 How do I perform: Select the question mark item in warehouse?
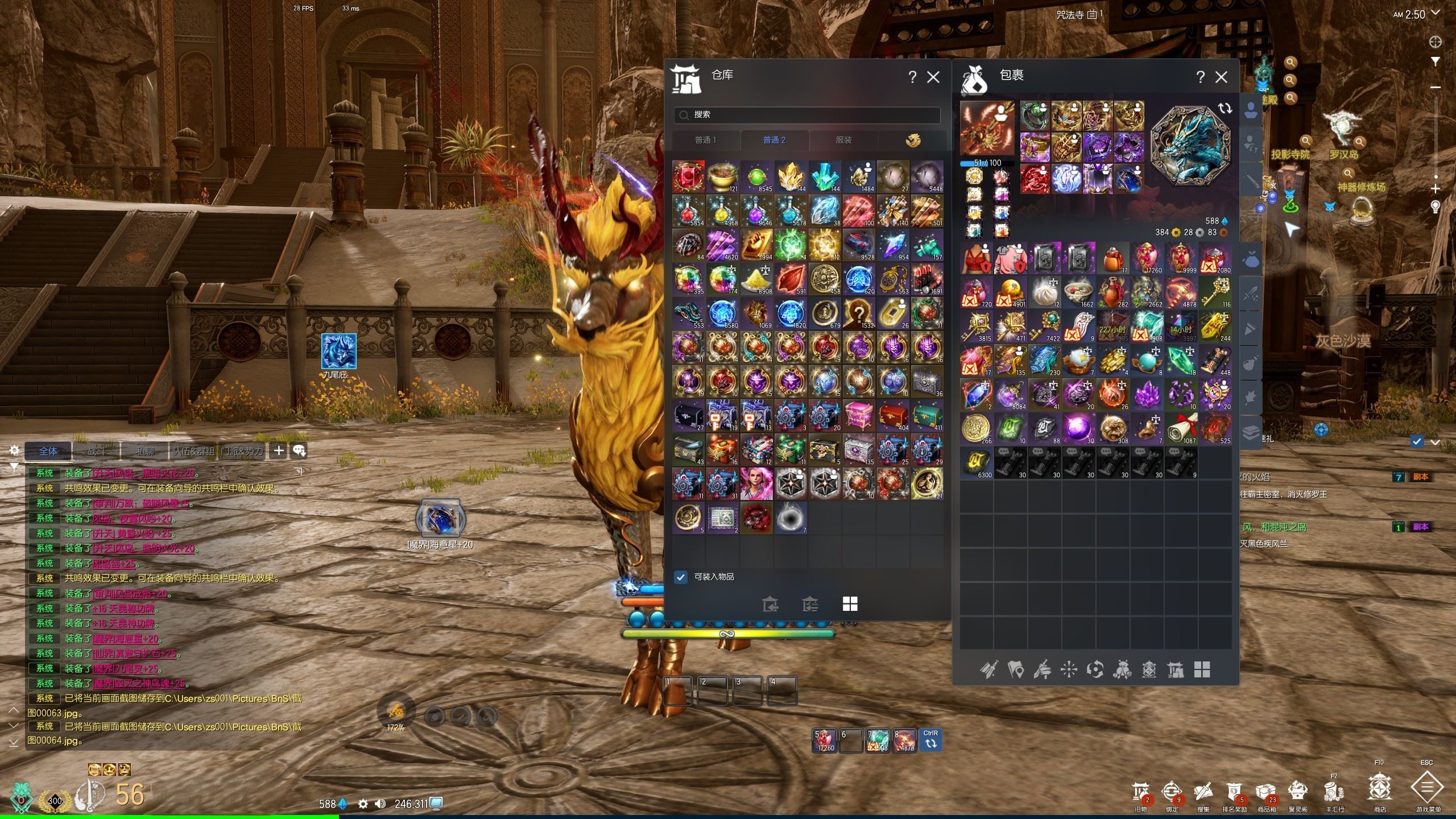(859, 313)
